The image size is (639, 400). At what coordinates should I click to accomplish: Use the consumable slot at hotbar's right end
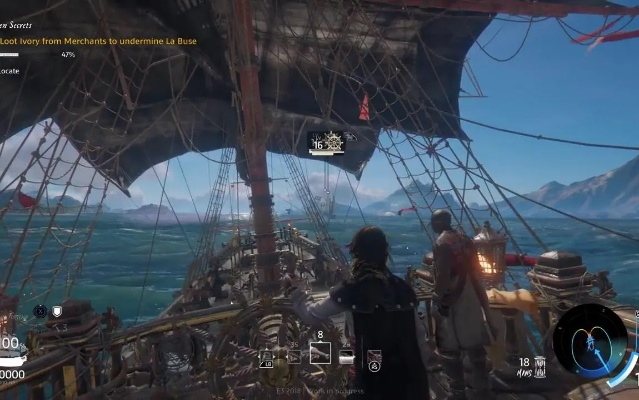click(374, 356)
